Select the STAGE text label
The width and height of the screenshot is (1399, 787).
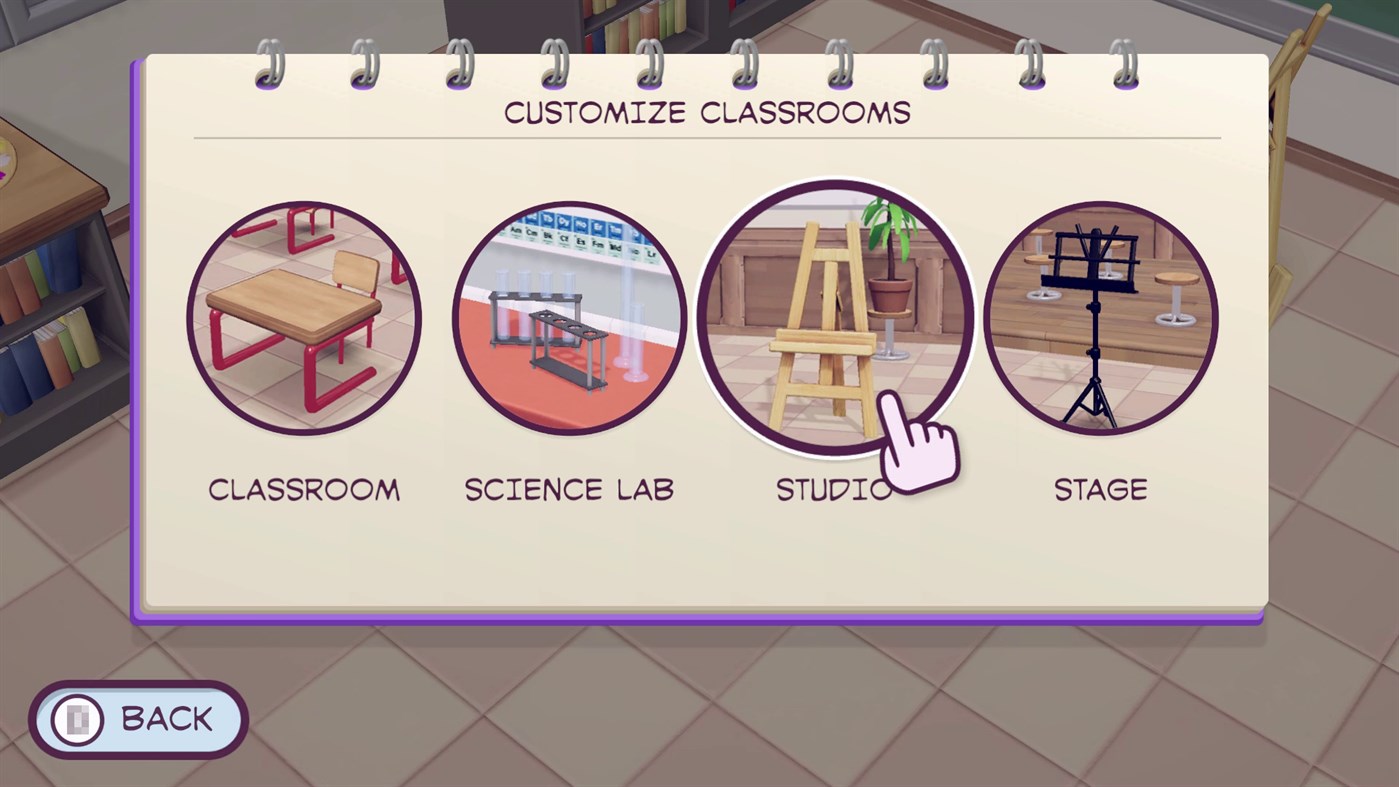[1100, 489]
